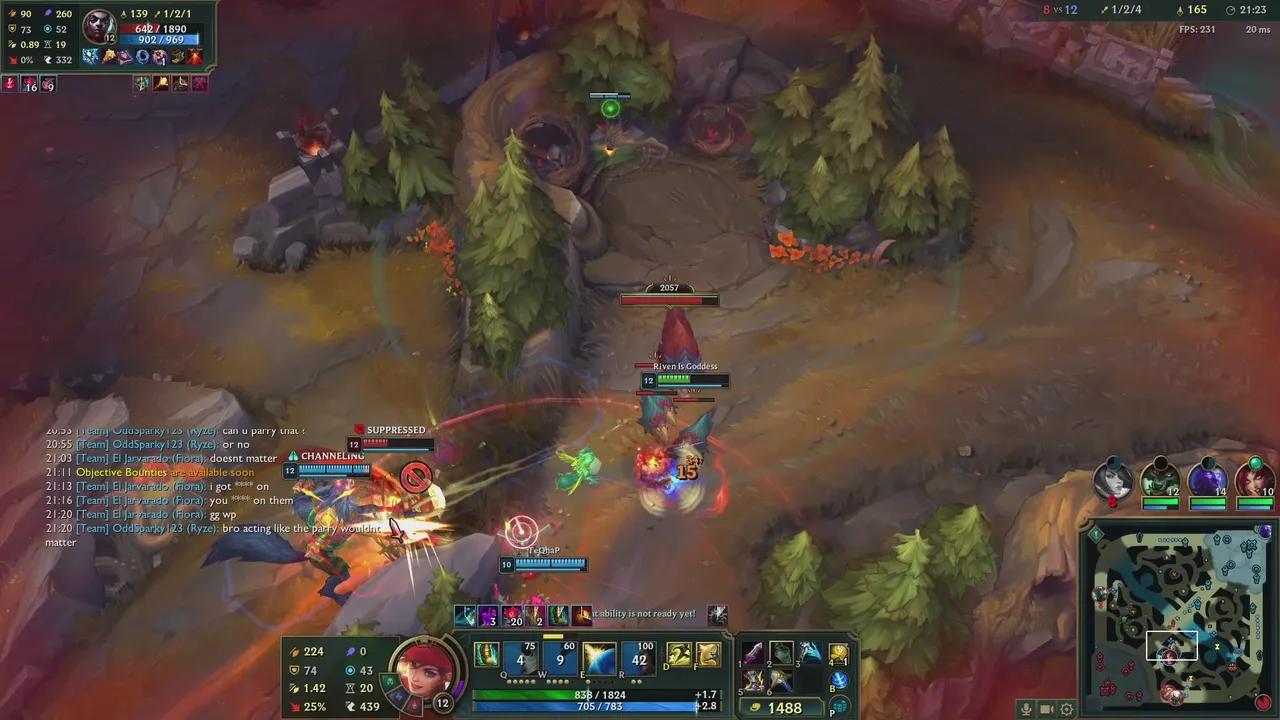Click the F summoner spell icon
Viewport: 1280px width, 720px height.
(x=708, y=656)
